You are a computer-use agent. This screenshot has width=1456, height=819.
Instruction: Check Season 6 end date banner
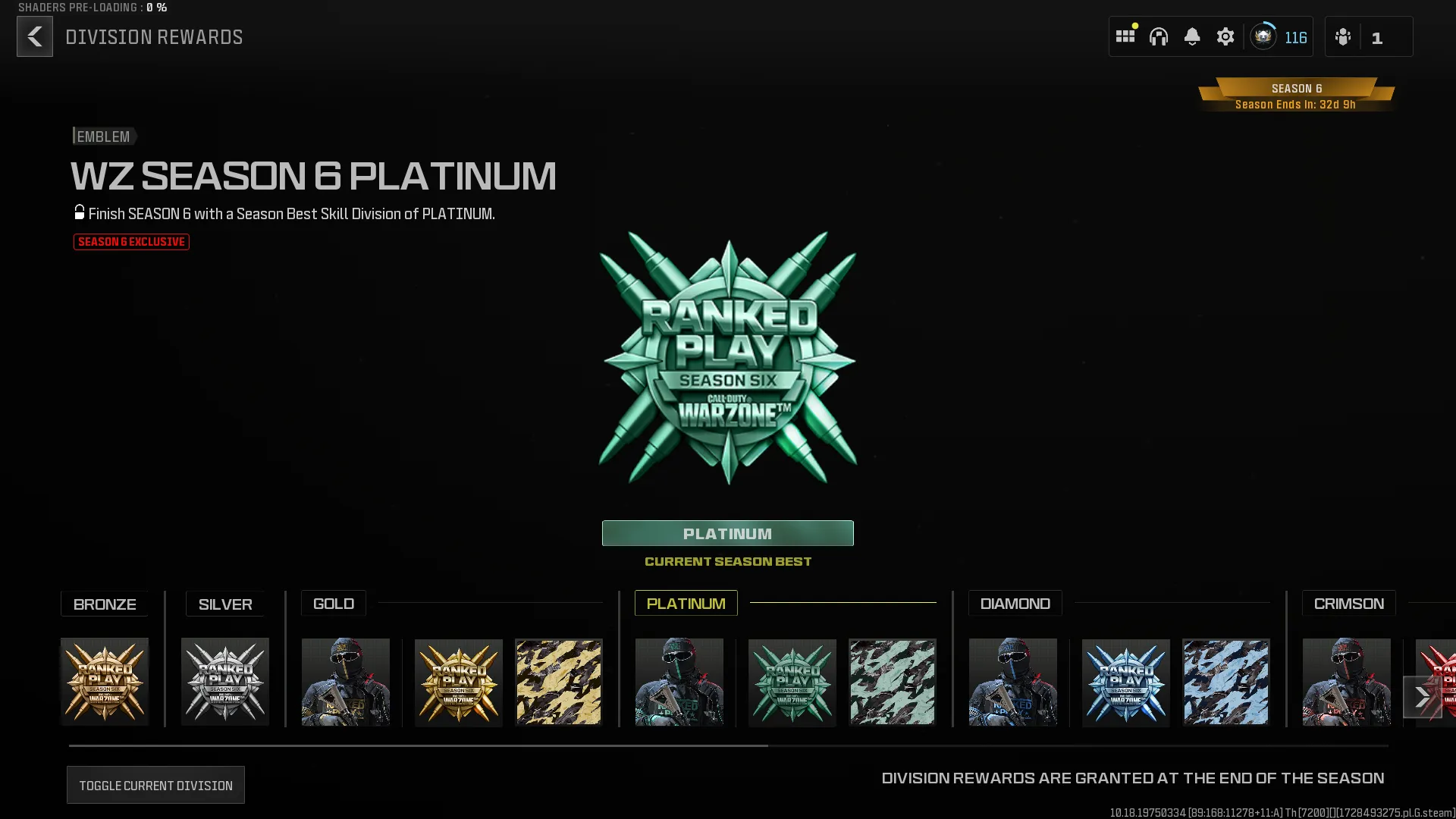(x=1296, y=95)
